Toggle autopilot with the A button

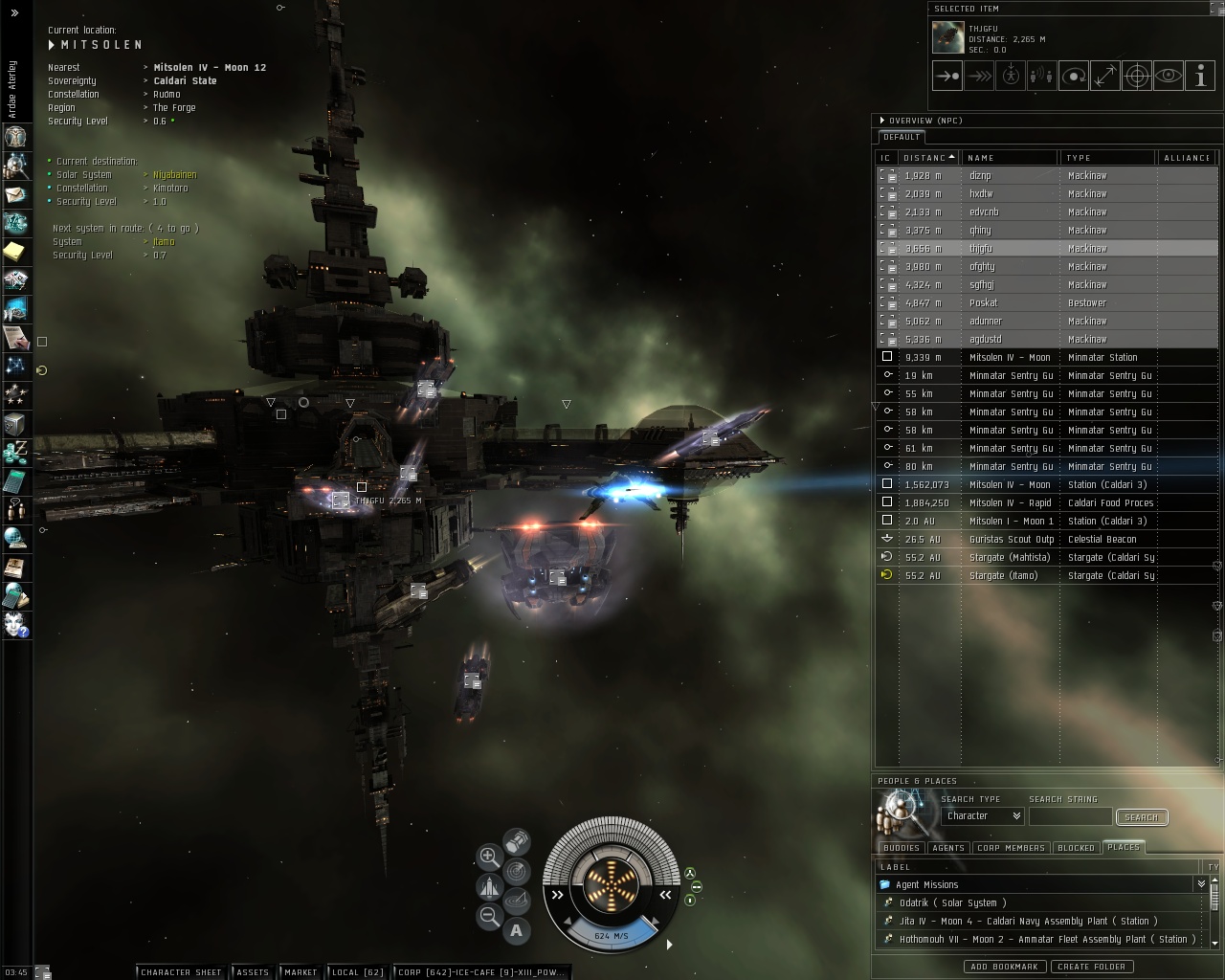tap(517, 929)
